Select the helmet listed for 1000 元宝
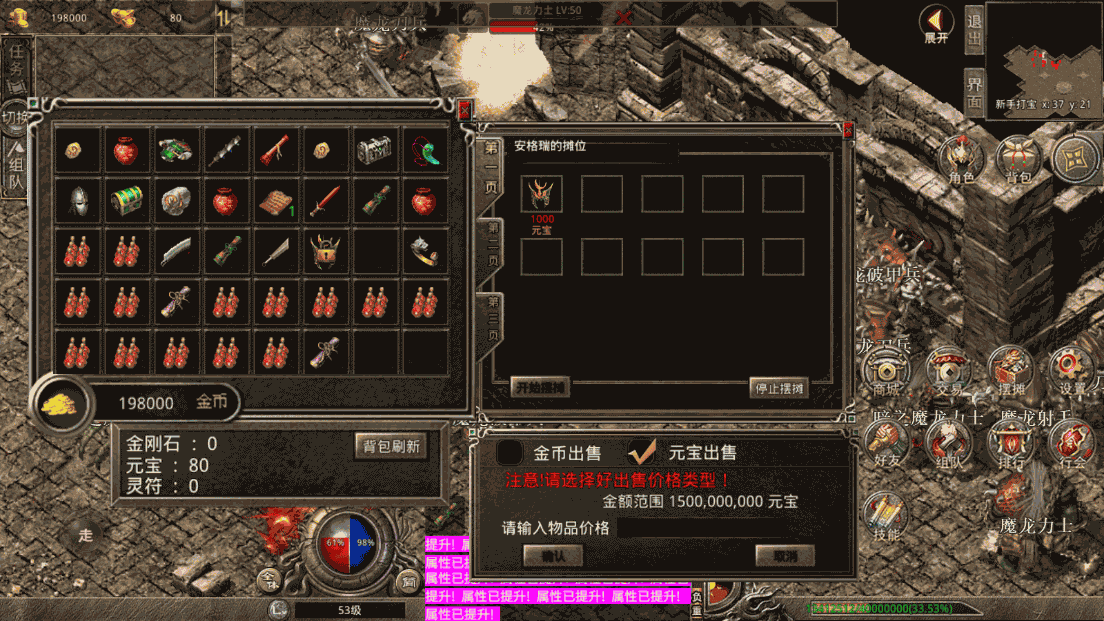 (x=542, y=194)
